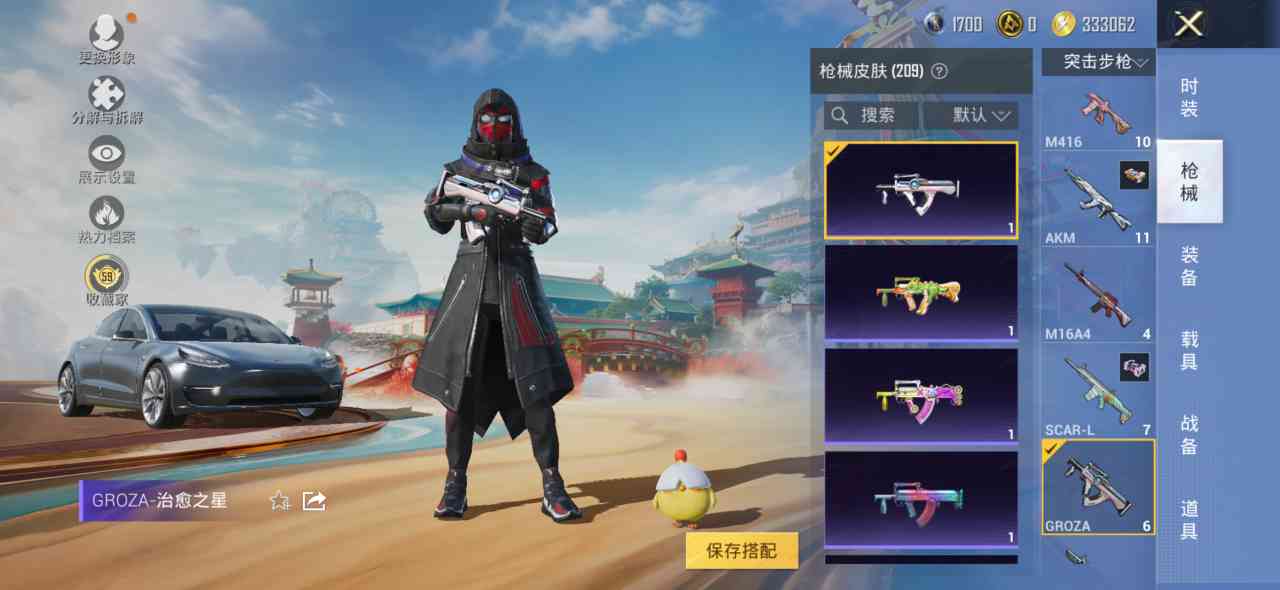1280x590 pixels.
Task: Click the 搜索 skin search field
Action: (872, 116)
